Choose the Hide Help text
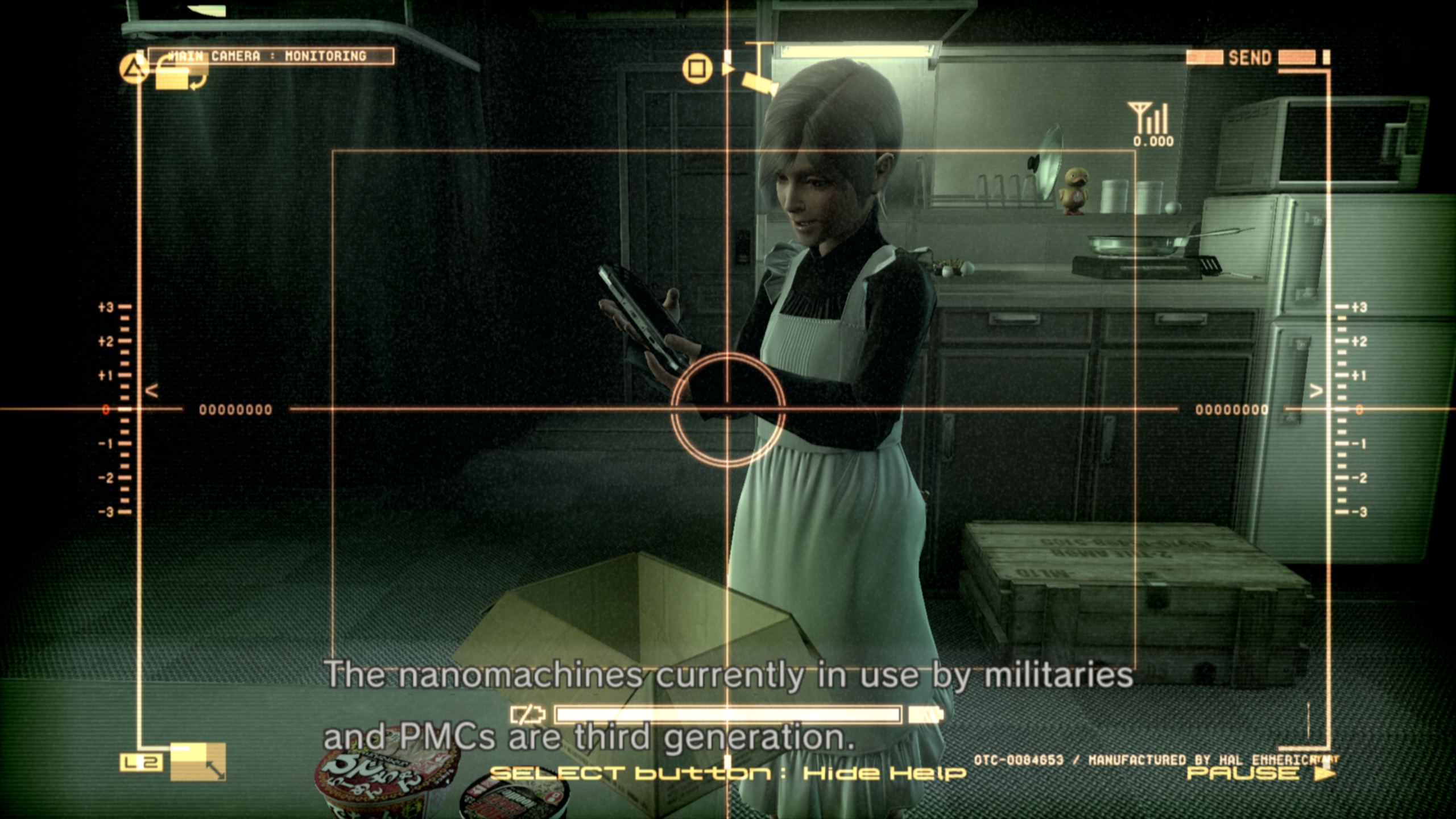This screenshot has height=819, width=1456. click(884, 773)
